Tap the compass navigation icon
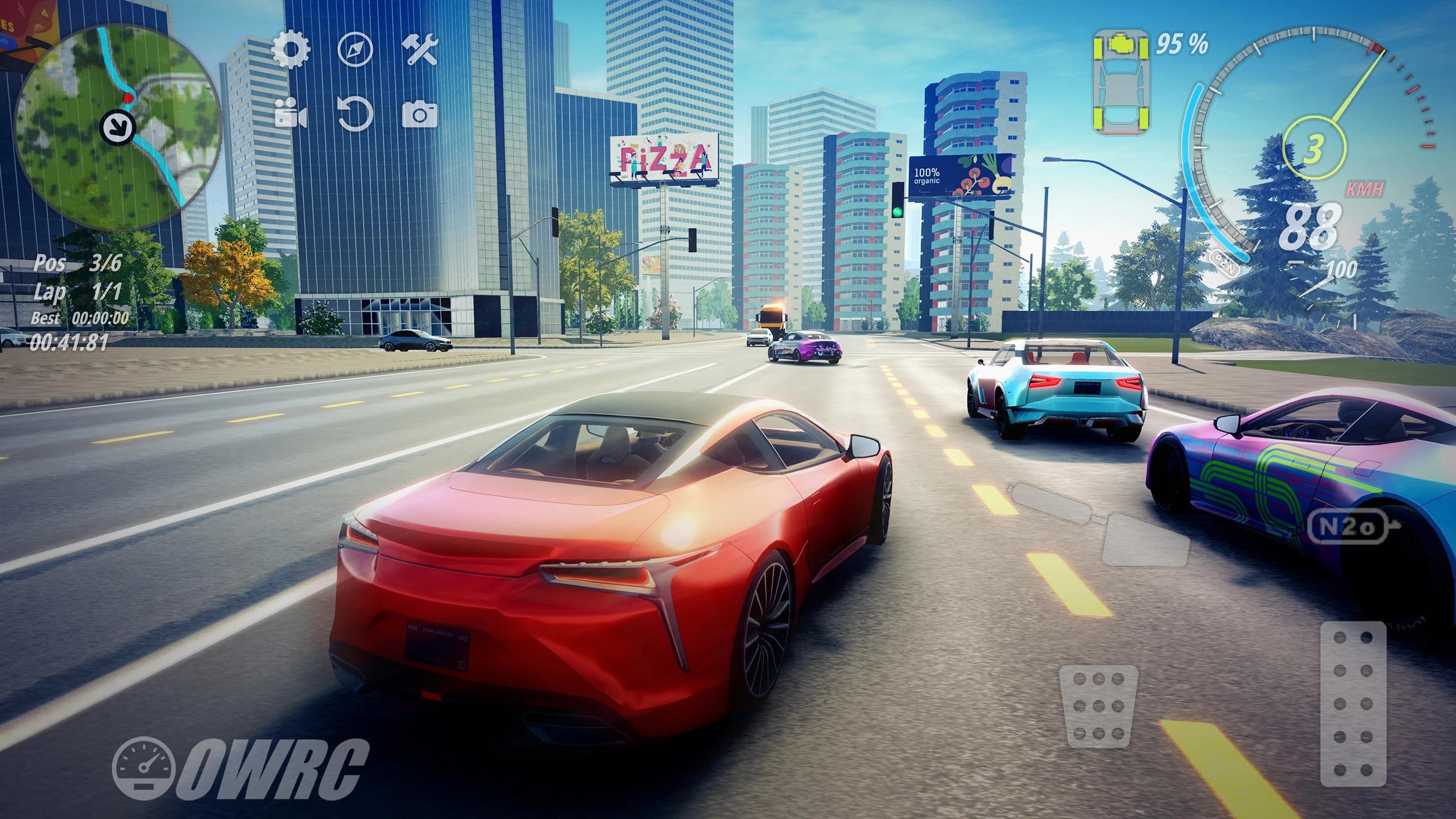 tap(355, 49)
